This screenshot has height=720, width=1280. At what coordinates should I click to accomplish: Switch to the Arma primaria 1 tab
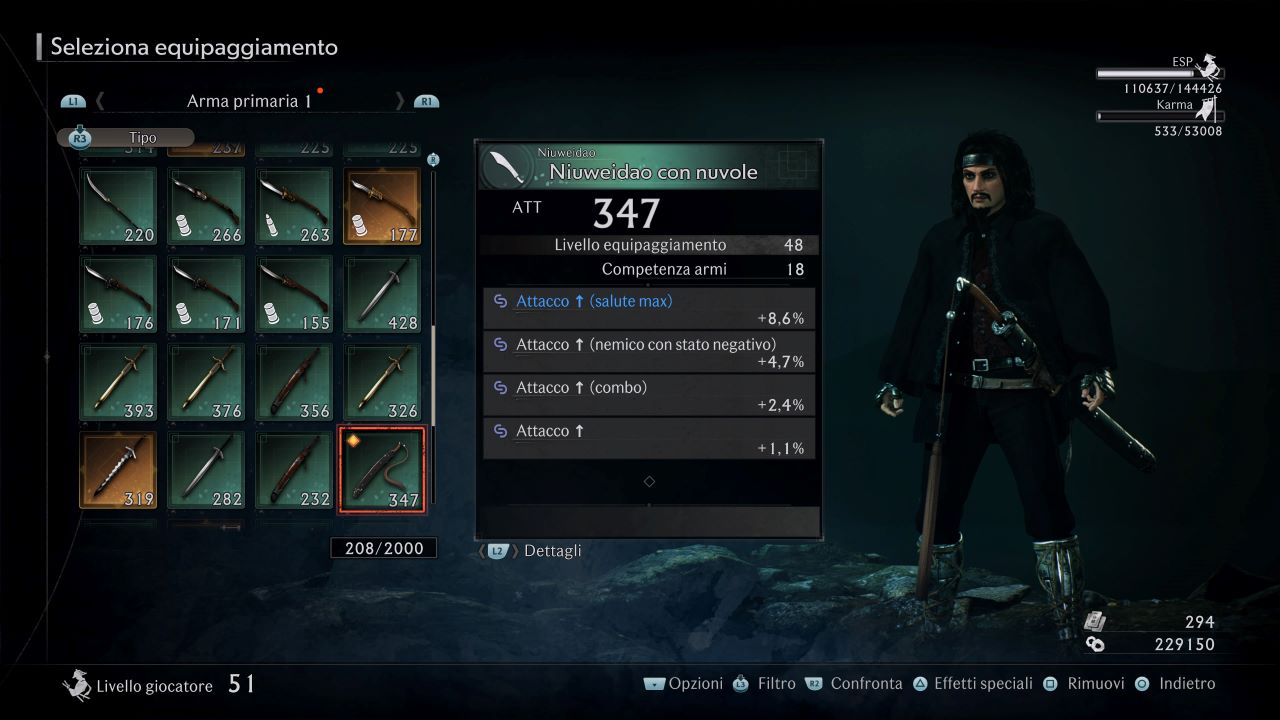pos(249,101)
